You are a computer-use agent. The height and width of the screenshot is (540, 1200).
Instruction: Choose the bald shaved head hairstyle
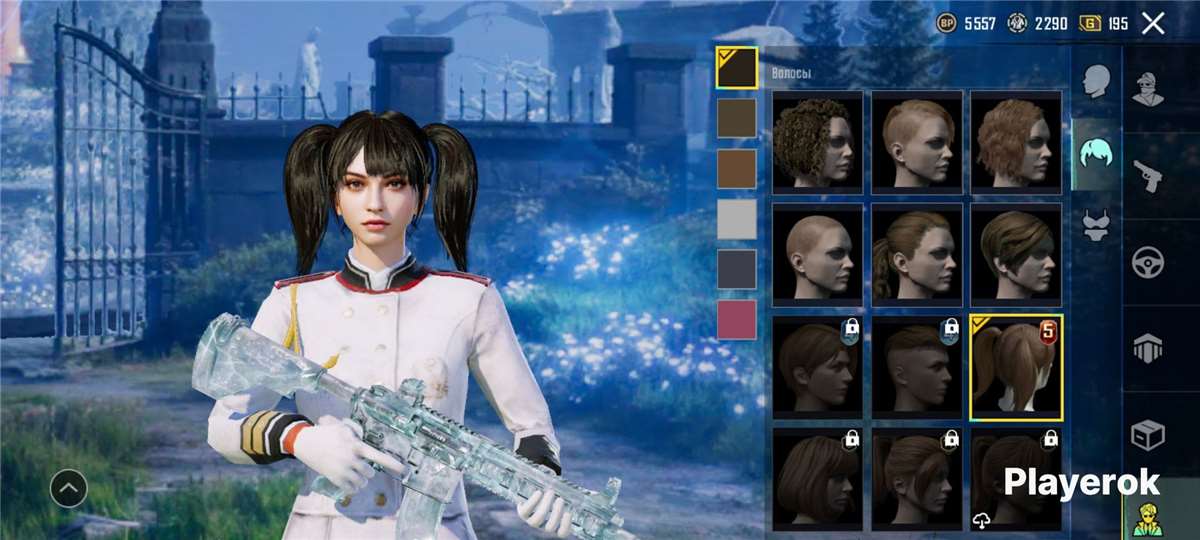pyautogui.click(x=817, y=252)
